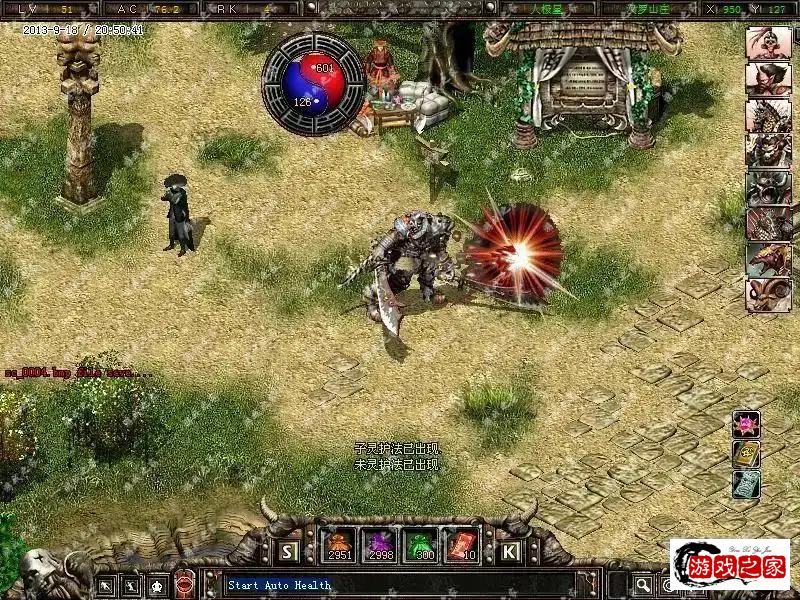Open the teal stone tablet icon
The height and width of the screenshot is (600, 800).
746,485
